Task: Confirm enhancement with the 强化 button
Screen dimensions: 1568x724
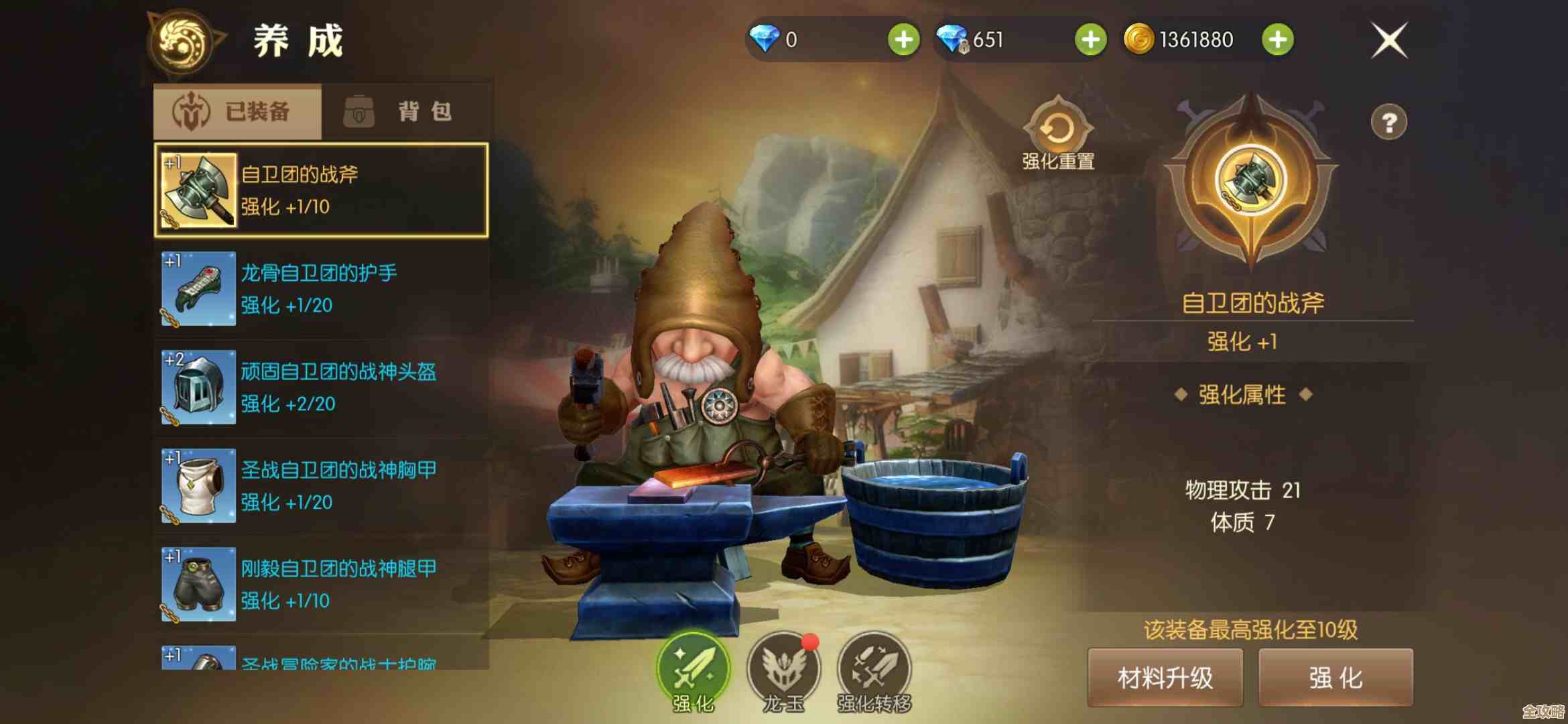Action: (x=1335, y=678)
